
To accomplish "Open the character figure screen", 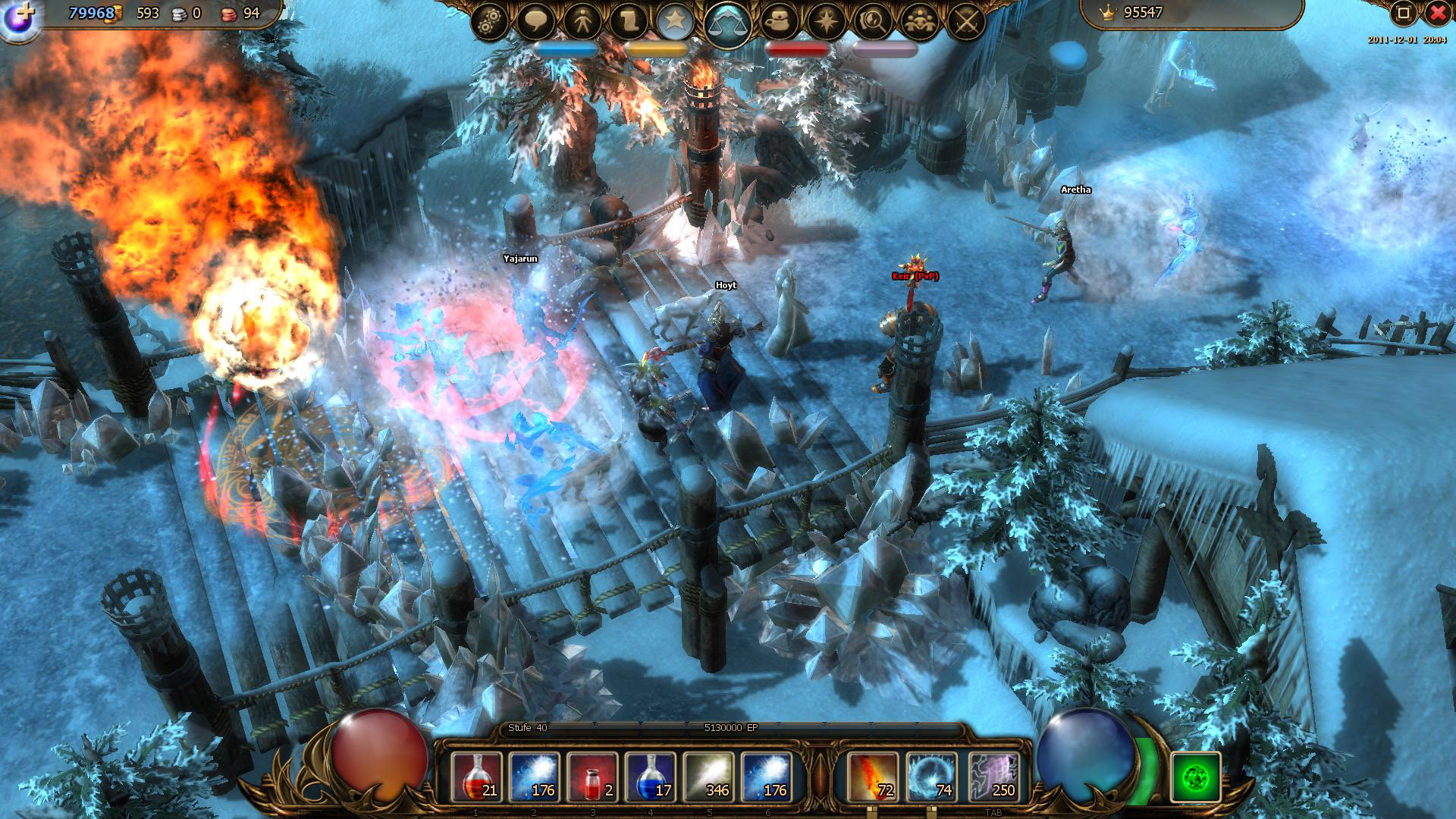I will point(582,22).
